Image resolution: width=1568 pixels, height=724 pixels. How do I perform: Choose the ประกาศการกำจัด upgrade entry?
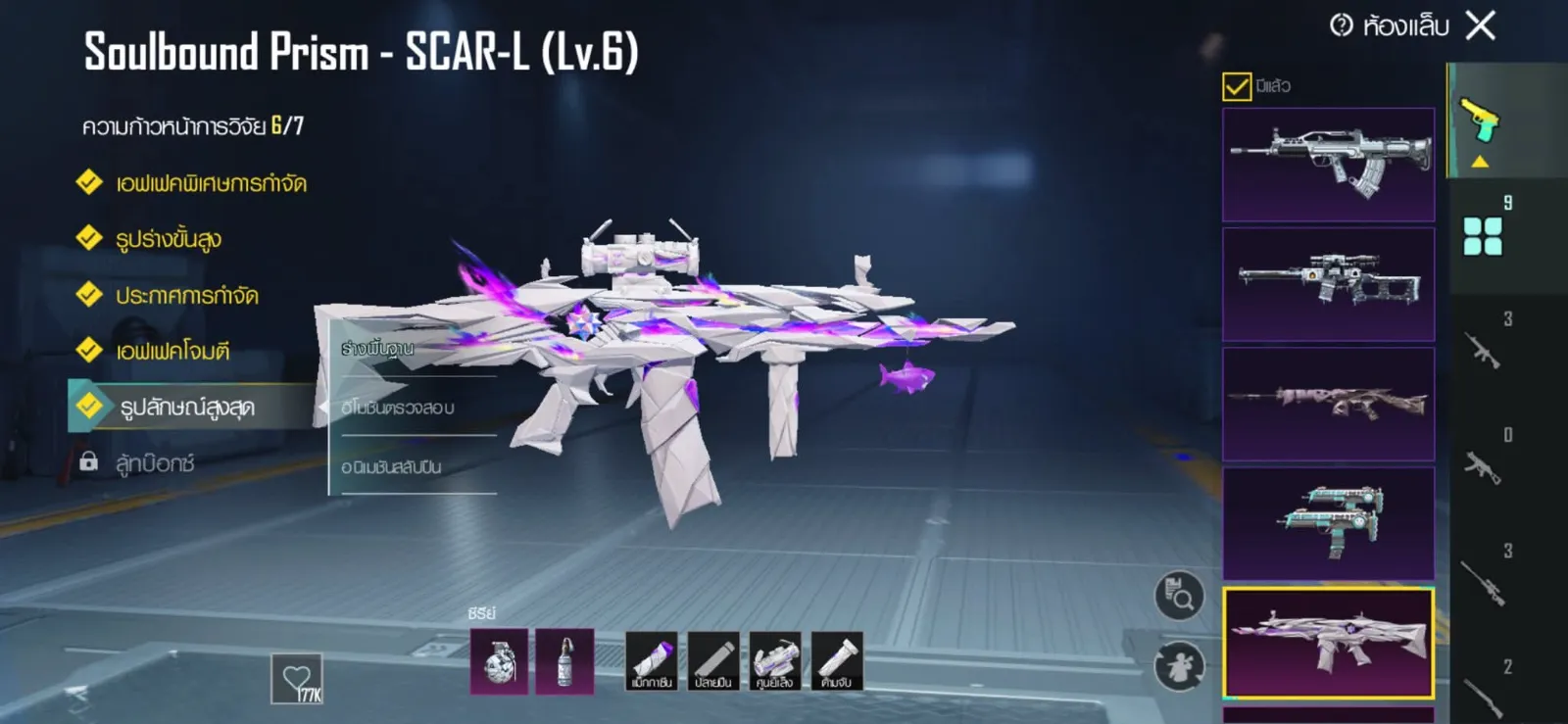(186, 295)
